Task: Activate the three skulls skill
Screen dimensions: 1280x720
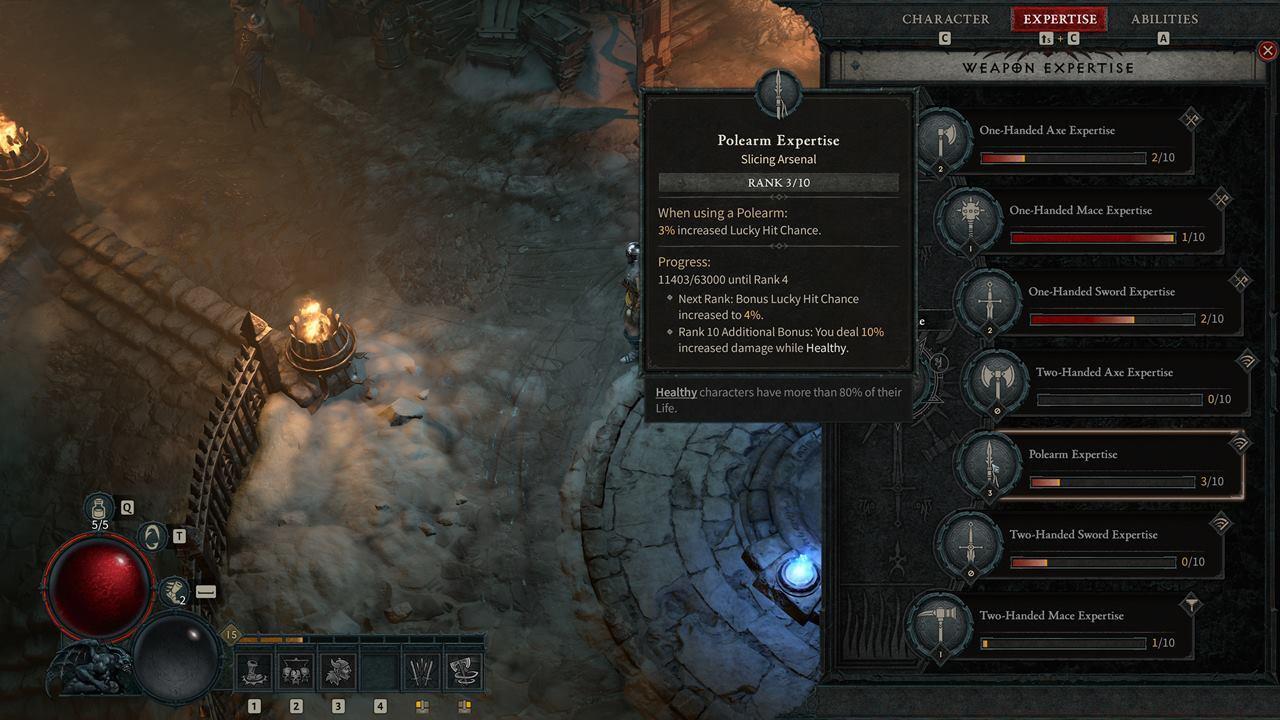Action: tap(296, 672)
